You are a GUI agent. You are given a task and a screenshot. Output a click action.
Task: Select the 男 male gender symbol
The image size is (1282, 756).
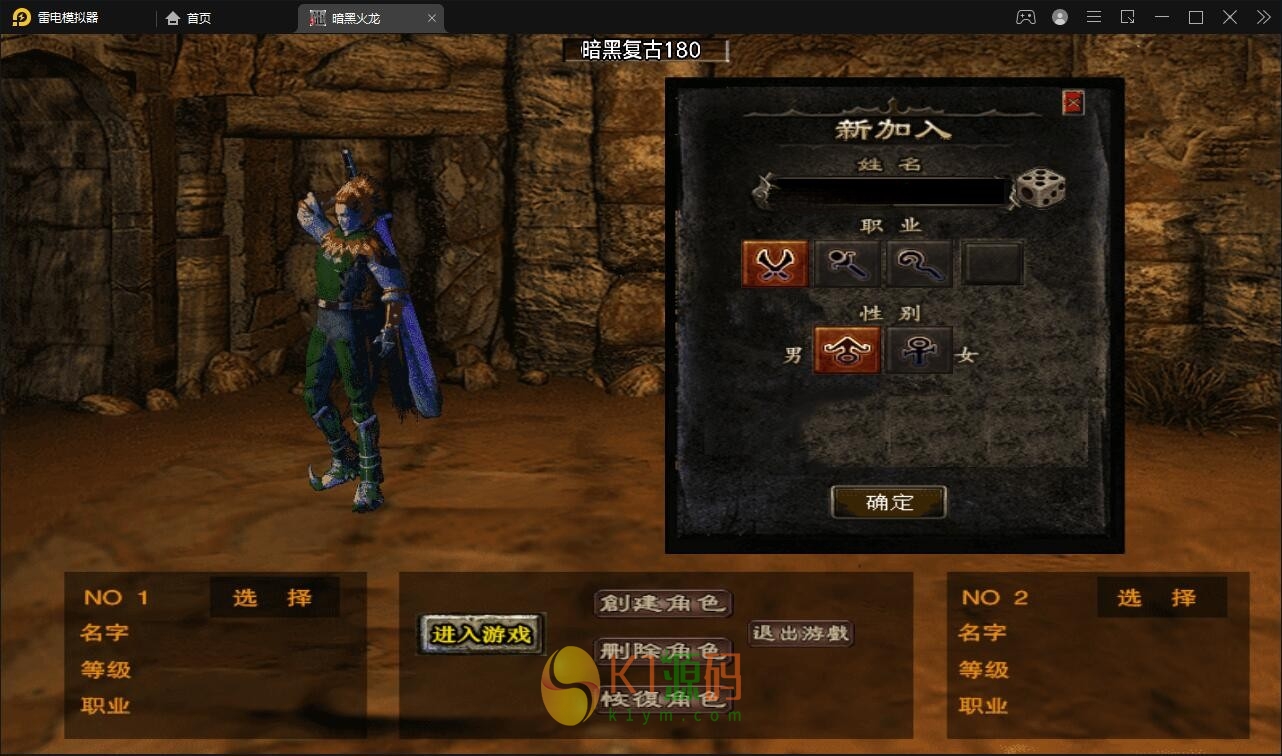pos(847,350)
